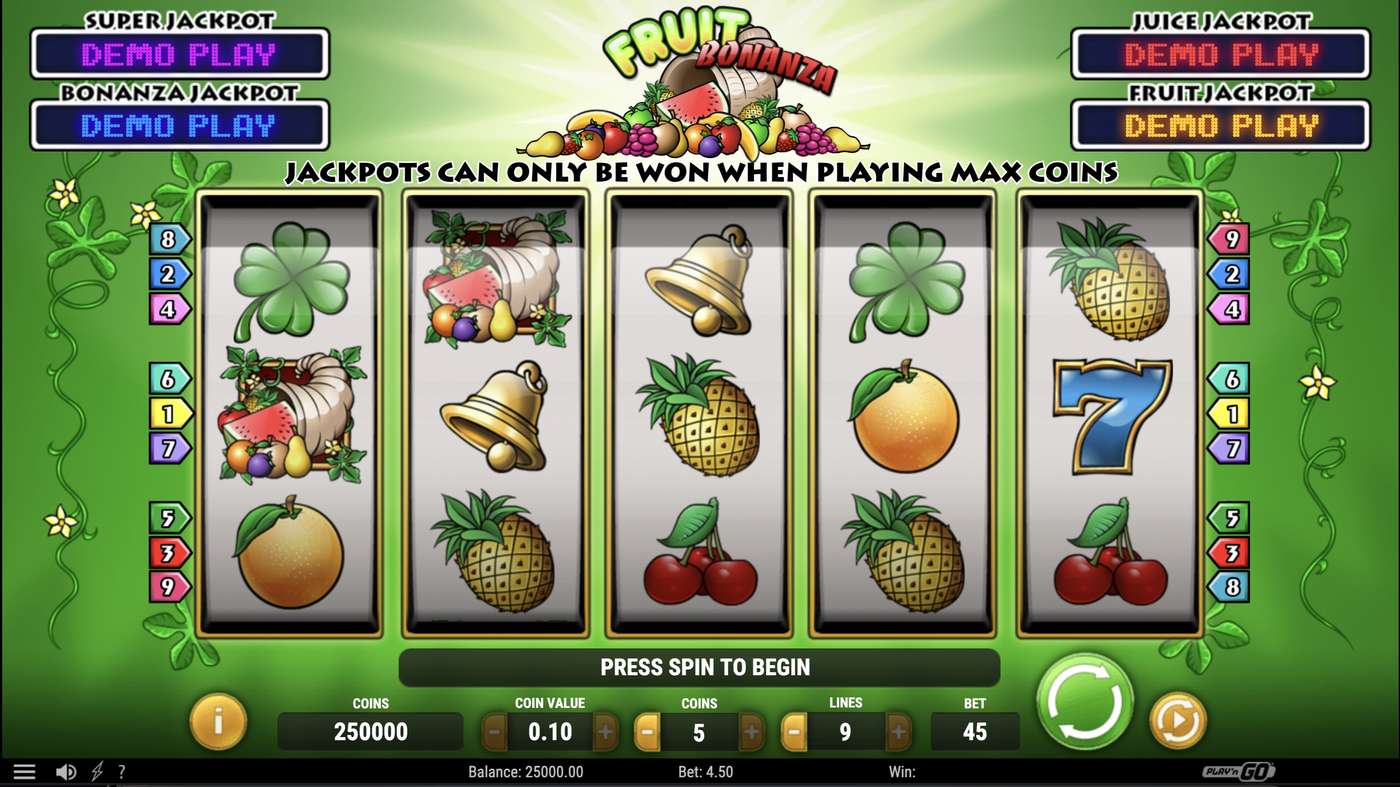Click the Bonanza Jackpot display

pos(180,125)
